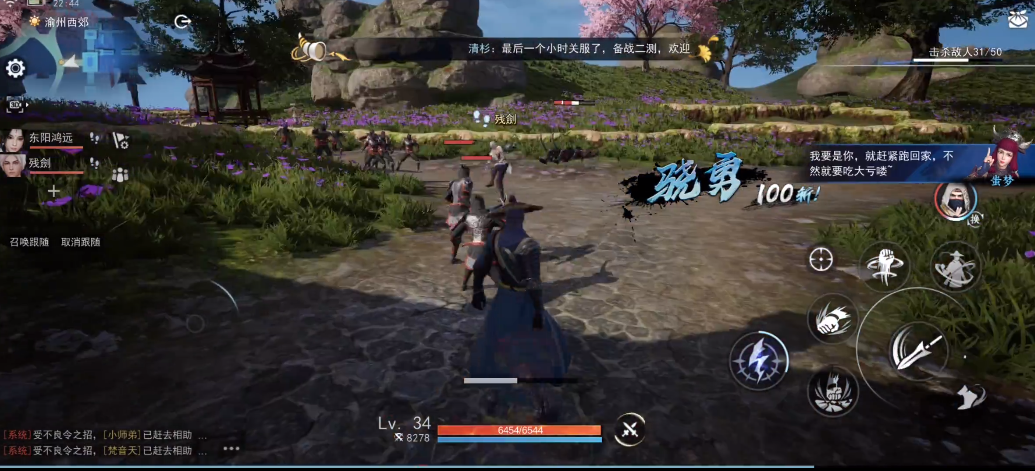Viewport: 1035px width, 471px height.
Task: Tap 取消跟随 to cancel following
Action: point(80,242)
